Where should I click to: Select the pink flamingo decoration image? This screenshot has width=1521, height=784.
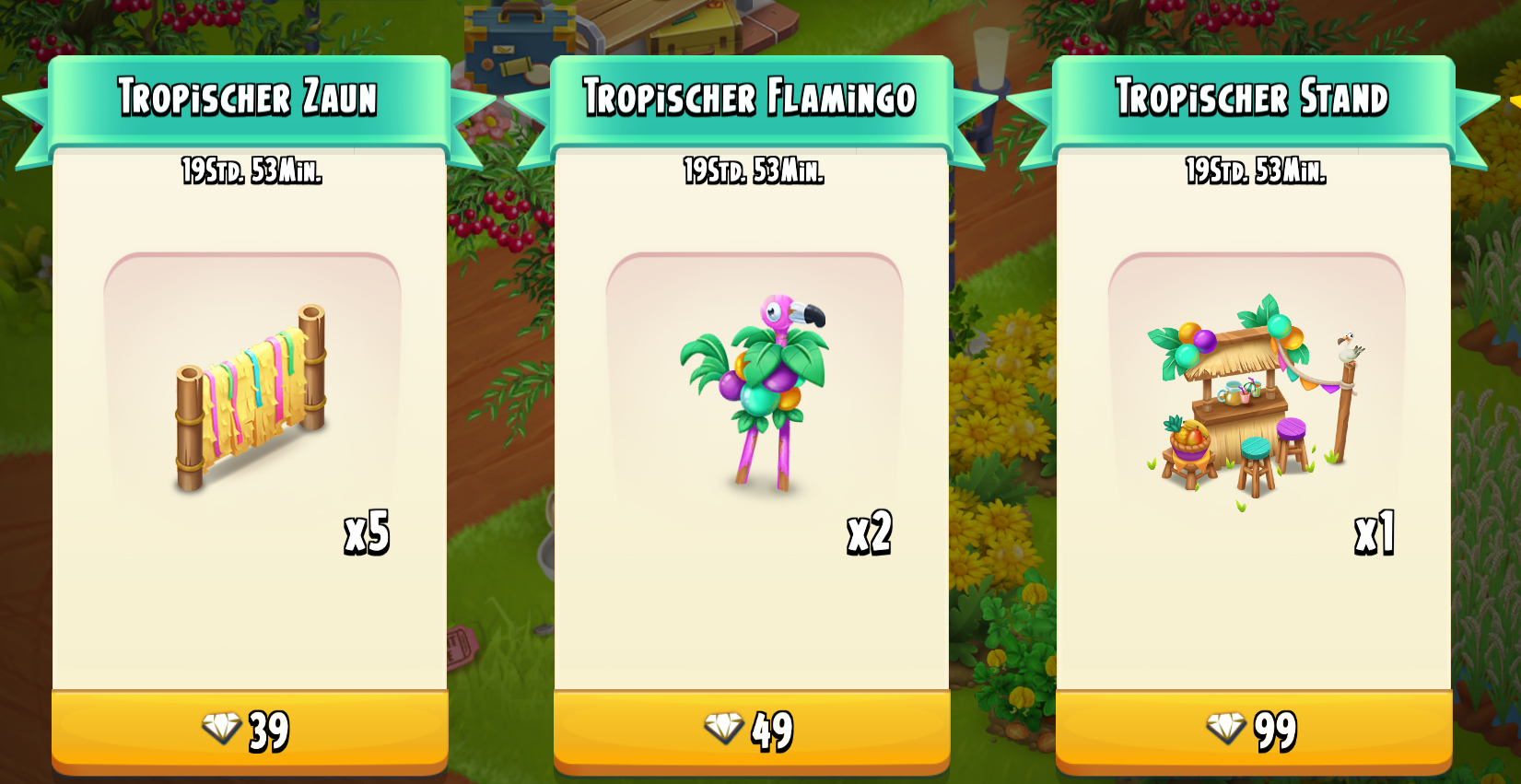[757, 392]
